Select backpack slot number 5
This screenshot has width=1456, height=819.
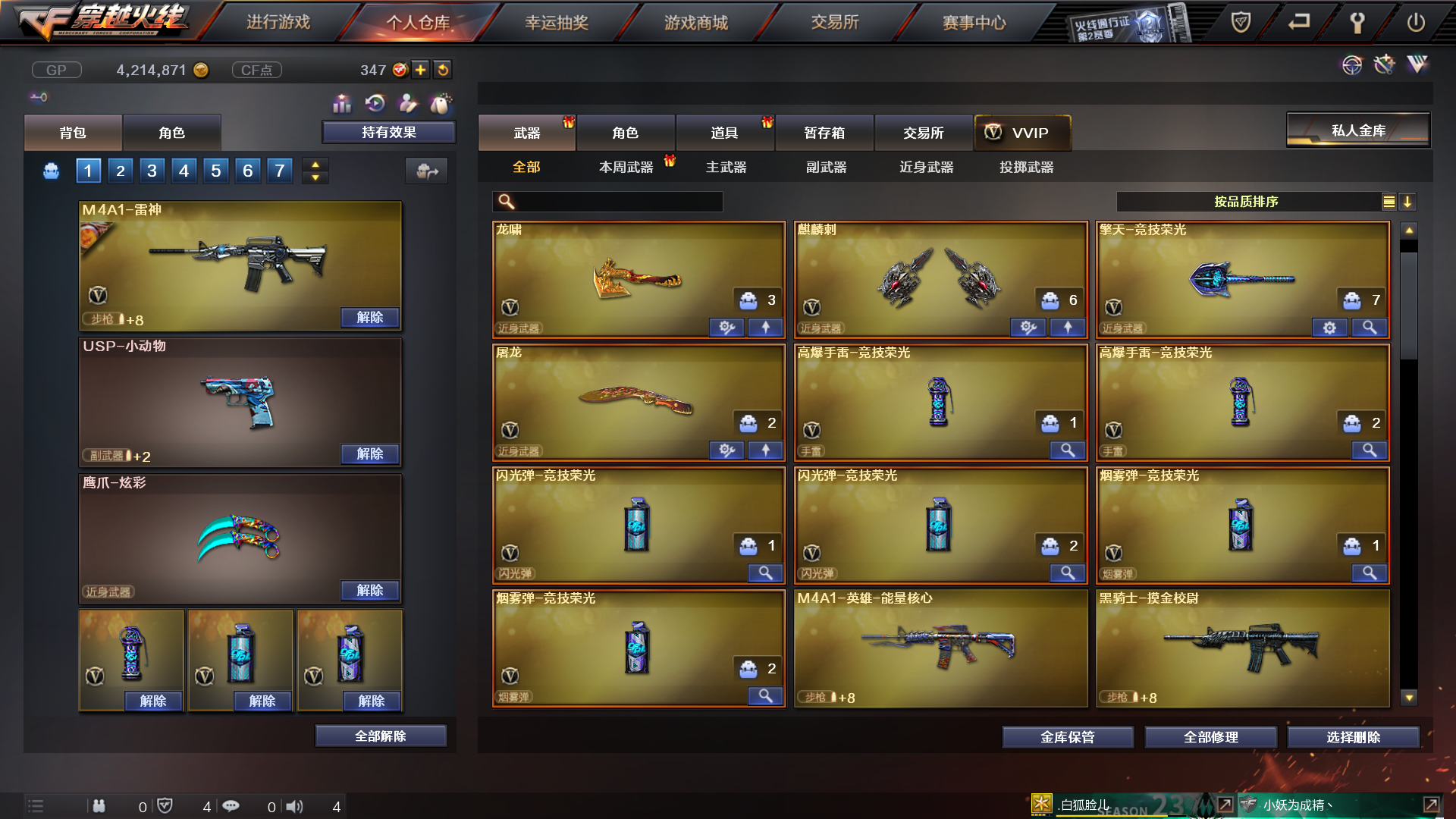click(215, 170)
